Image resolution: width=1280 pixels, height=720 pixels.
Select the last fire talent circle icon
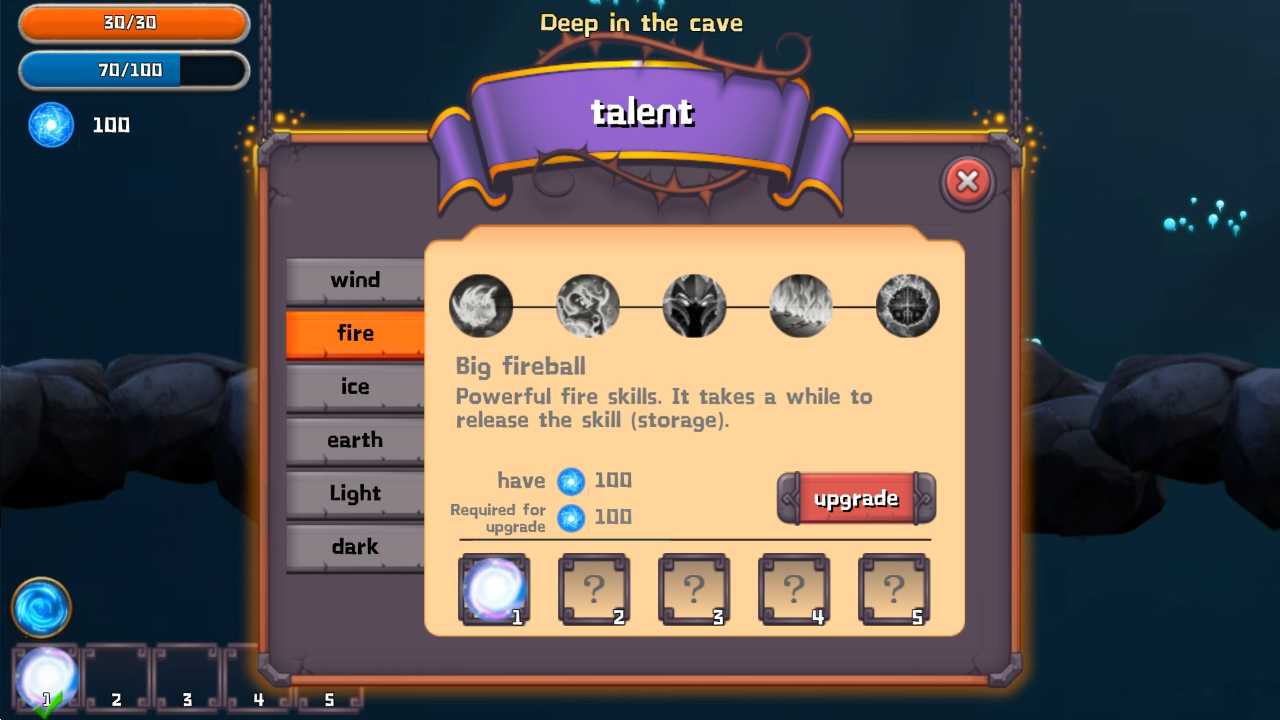coord(907,305)
